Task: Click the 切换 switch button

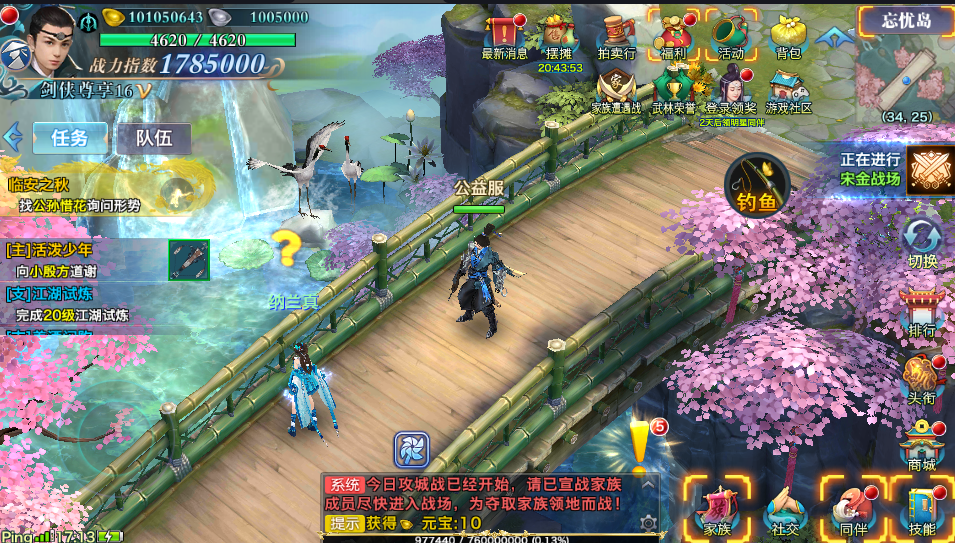Action: 922,245
